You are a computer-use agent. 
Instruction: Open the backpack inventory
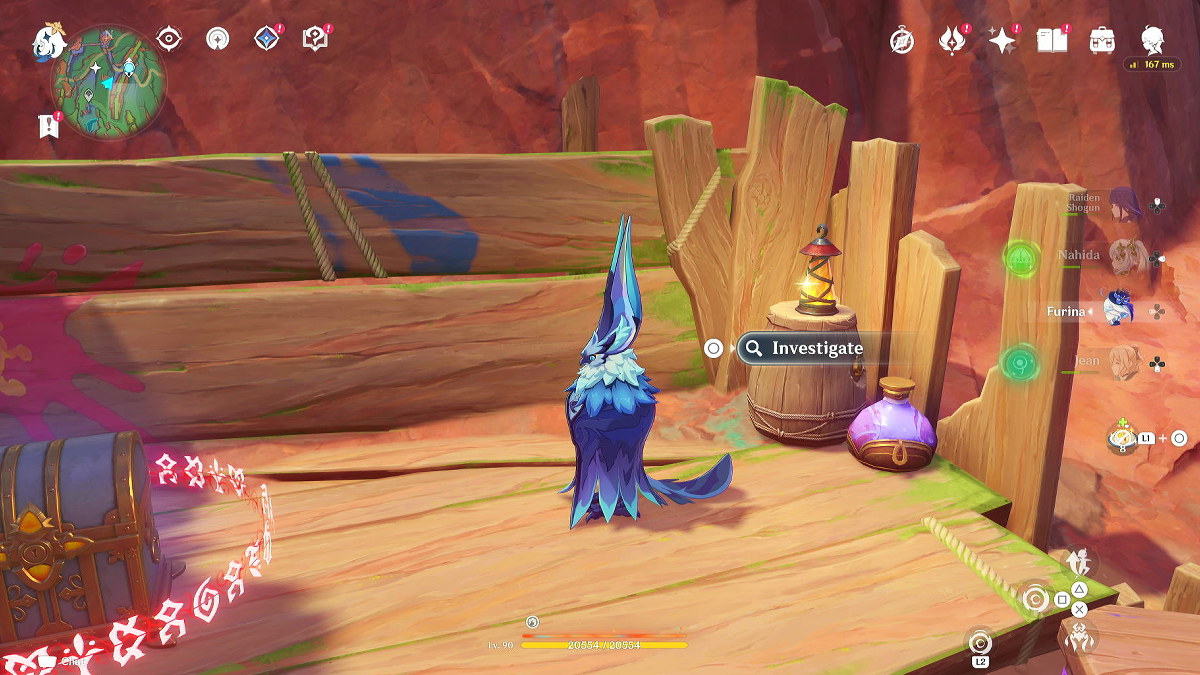1102,40
